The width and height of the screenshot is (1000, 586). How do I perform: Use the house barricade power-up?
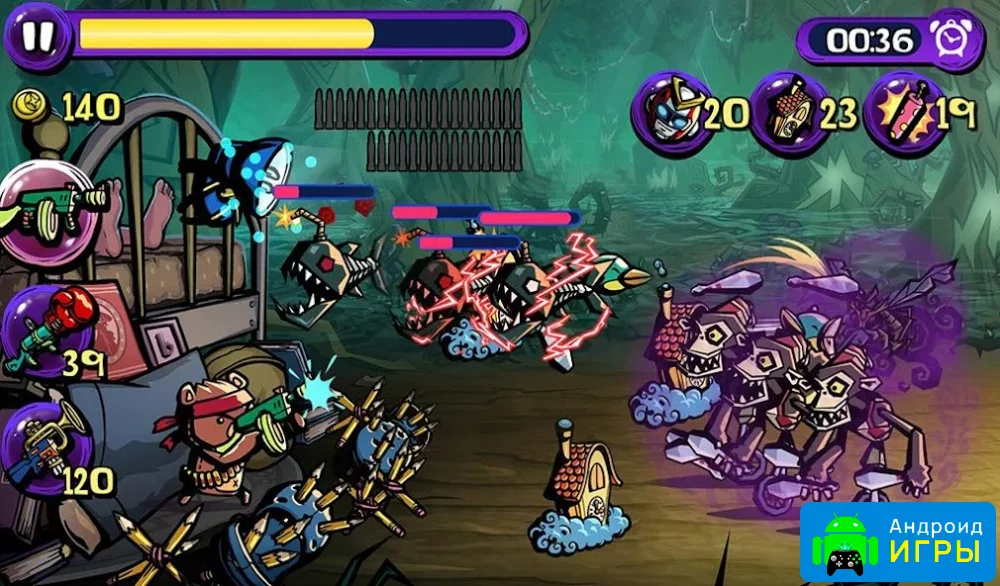pyautogui.click(x=788, y=112)
